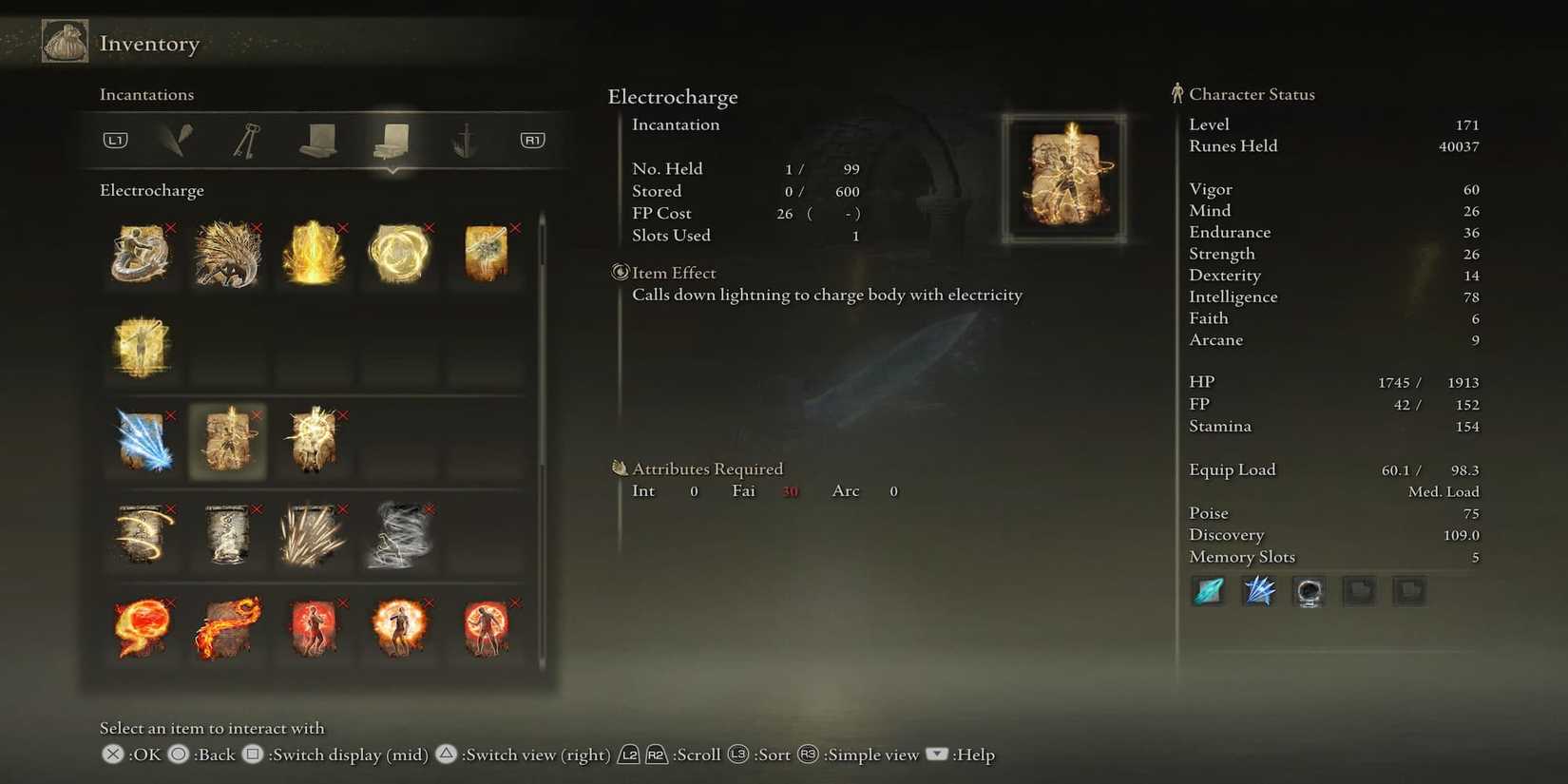
Task: Switch to the Incantations tab
Action: (392, 139)
